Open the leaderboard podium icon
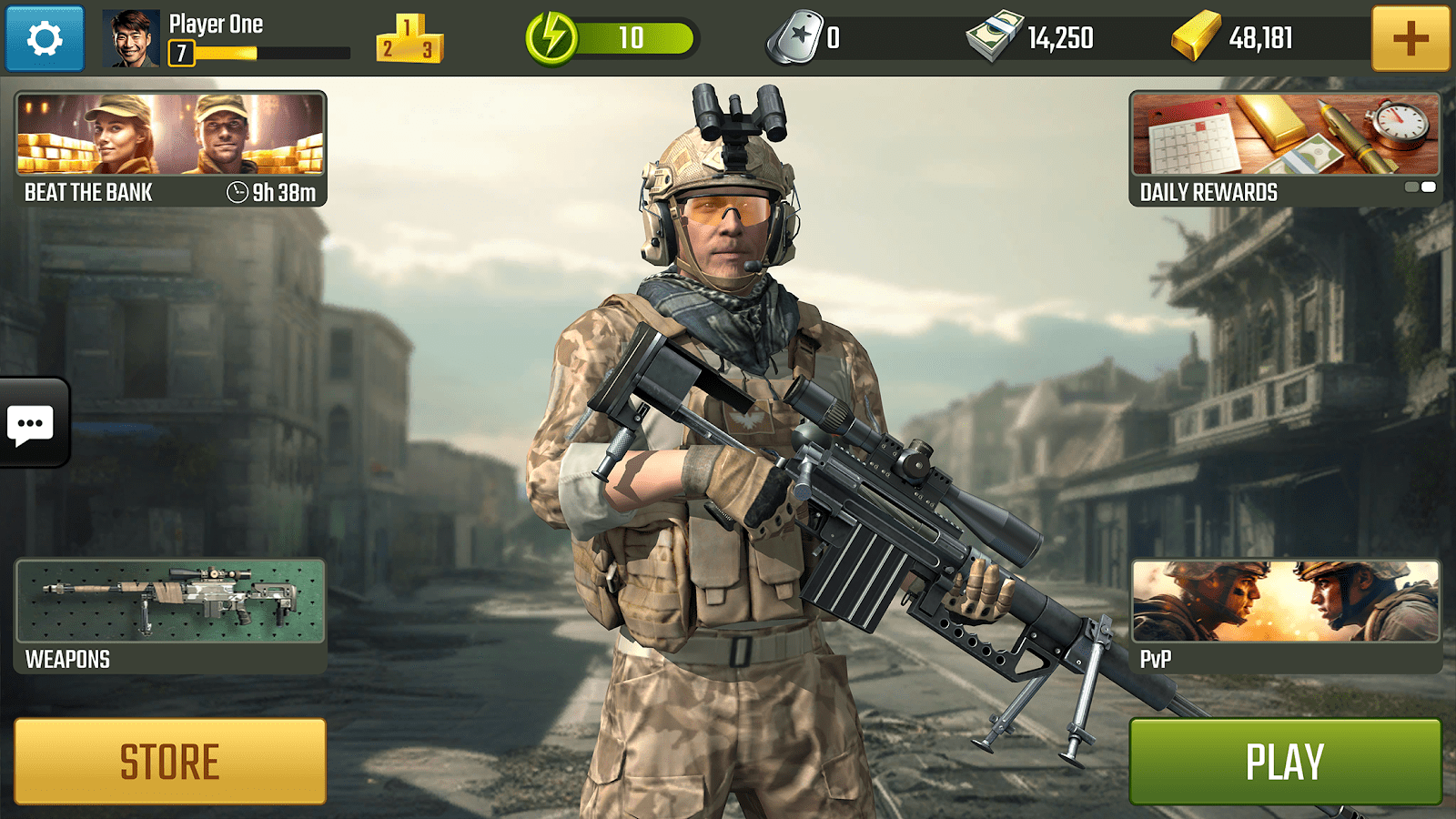The image size is (1456, 819). pos(411,36)
